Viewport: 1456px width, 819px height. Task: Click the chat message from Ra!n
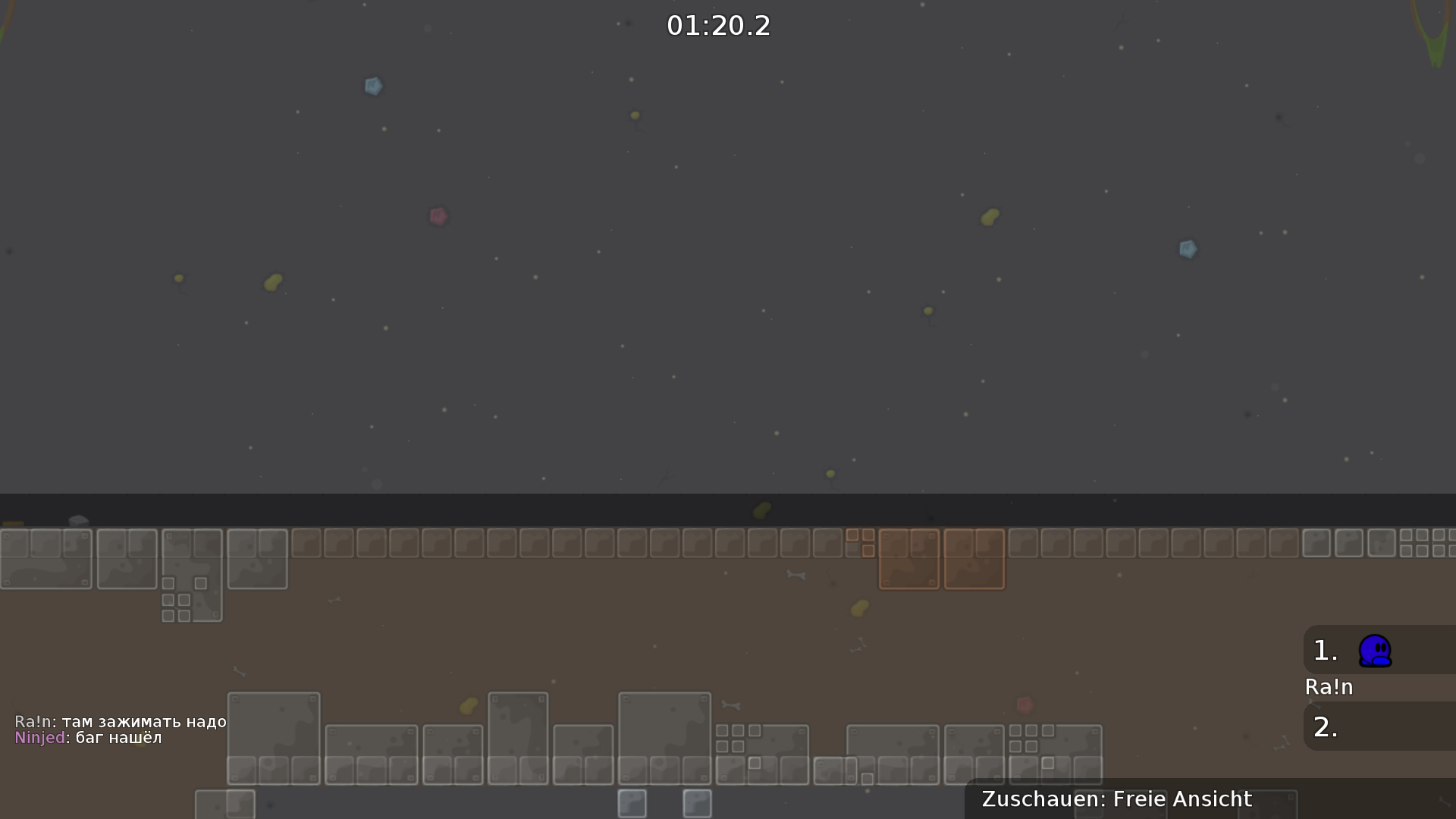pos(120,720)
